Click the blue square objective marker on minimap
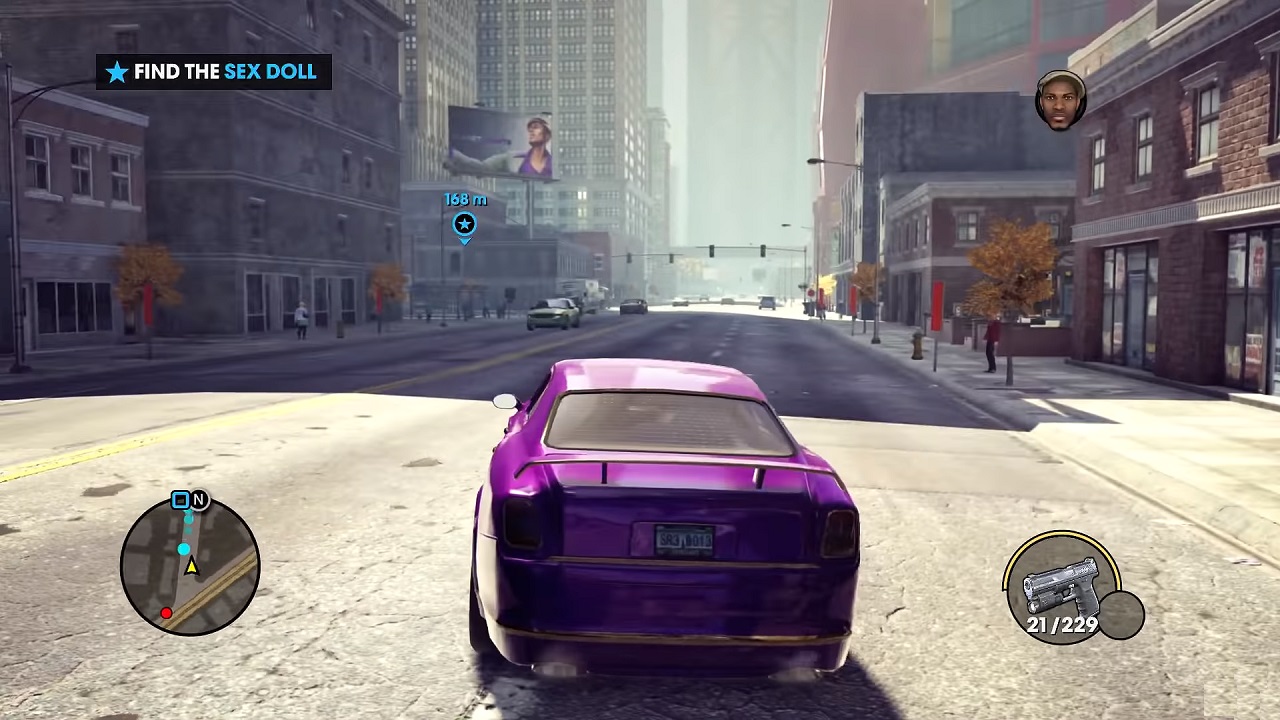 click(x=180, y=500)
